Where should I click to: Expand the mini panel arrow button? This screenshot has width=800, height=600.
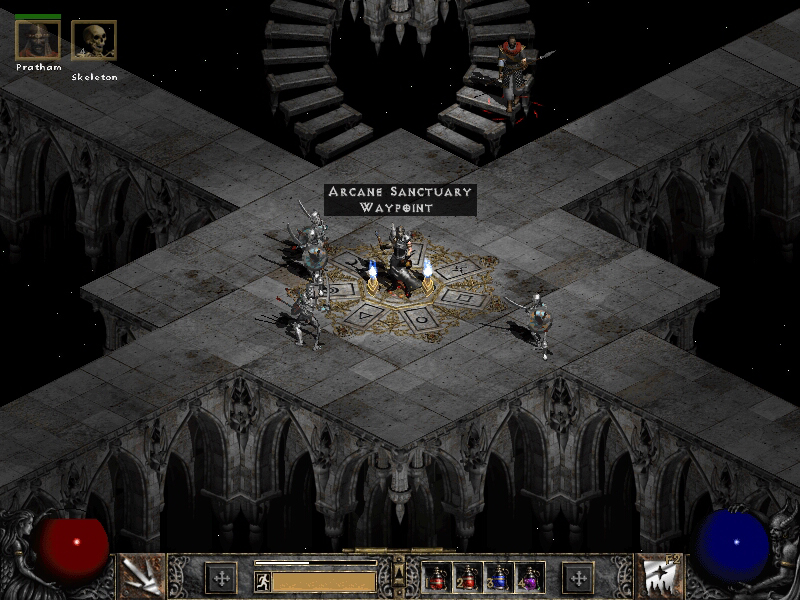point(399,569)
